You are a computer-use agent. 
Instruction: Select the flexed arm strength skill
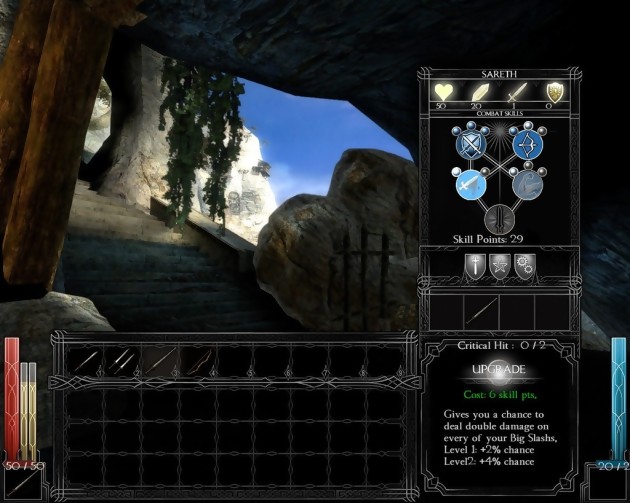(526, 185)
